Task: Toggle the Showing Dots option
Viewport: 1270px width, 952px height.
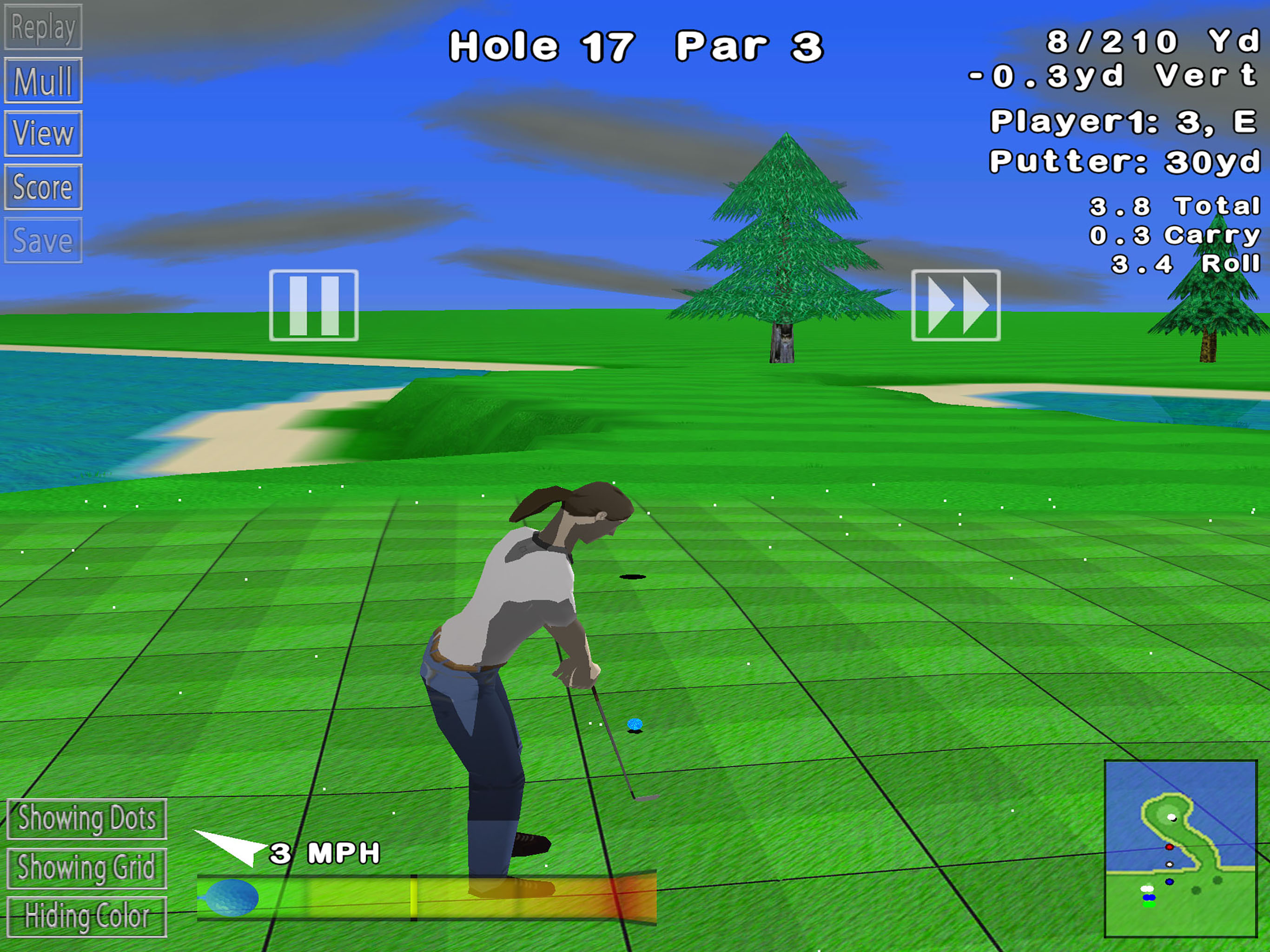Action: [x=86, y=819]
